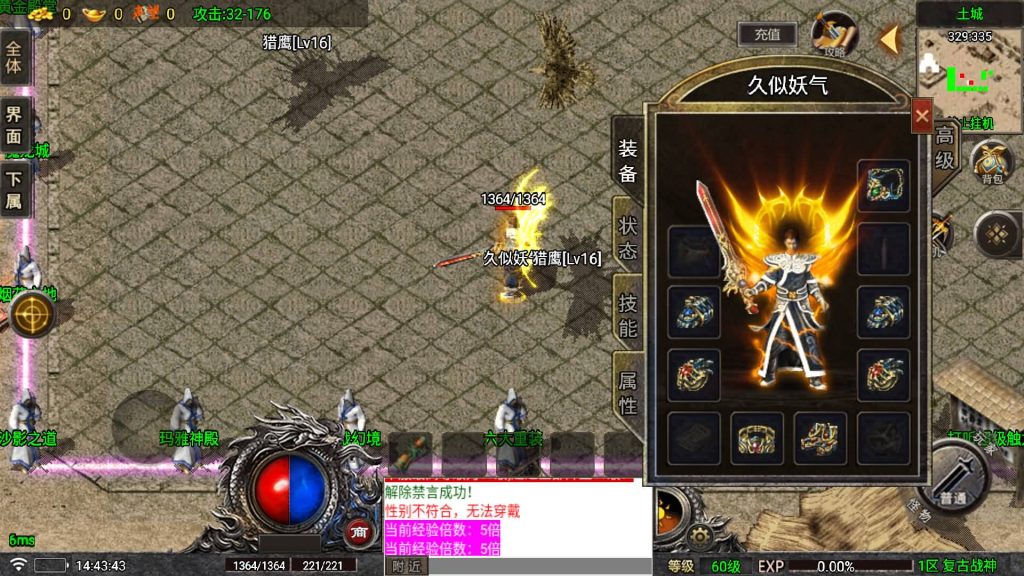Open the 技能 skills tab

point(627,314)
